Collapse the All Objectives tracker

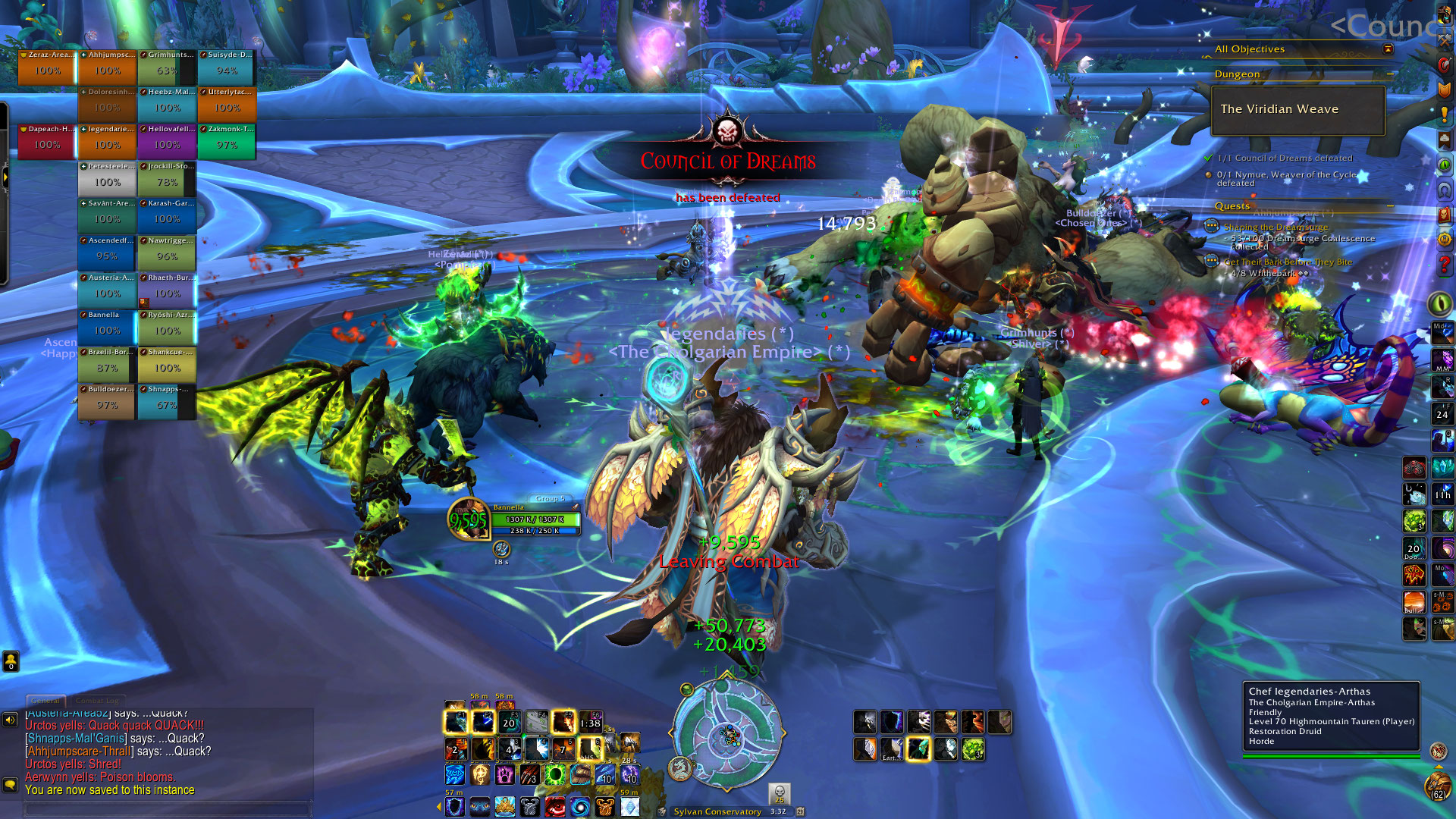pos(1388,49)
